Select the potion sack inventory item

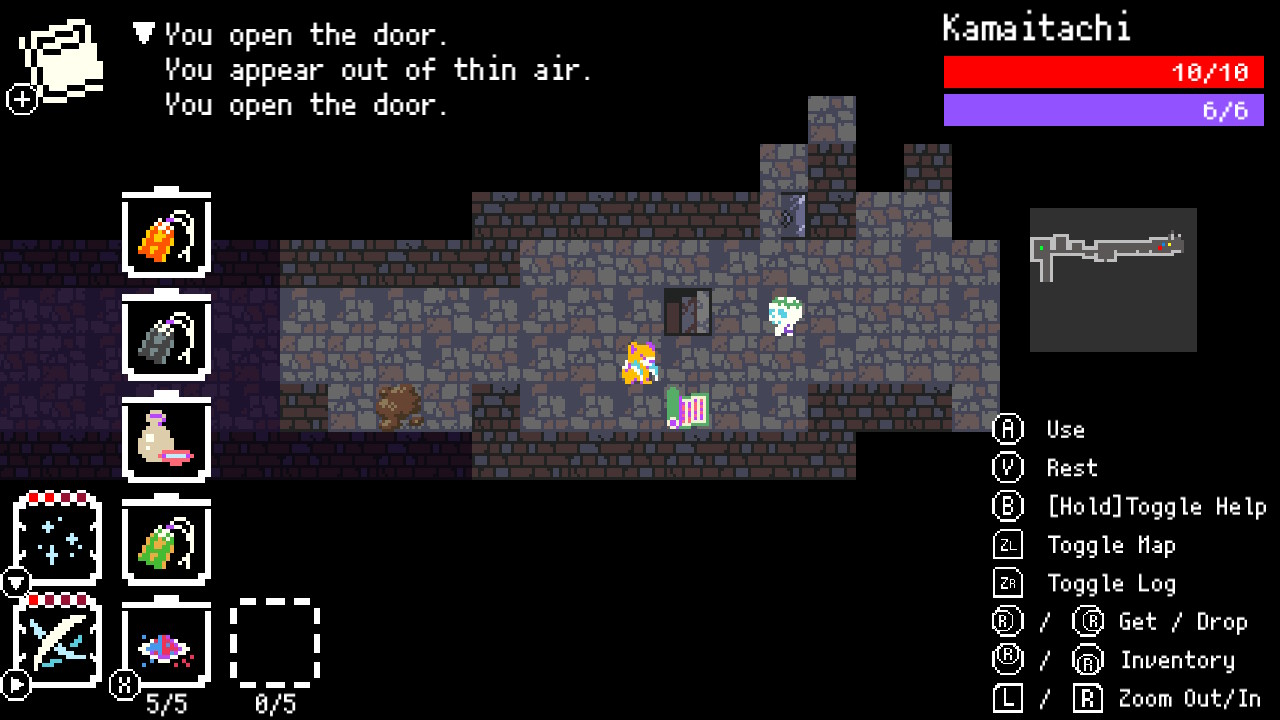point(166,439)
